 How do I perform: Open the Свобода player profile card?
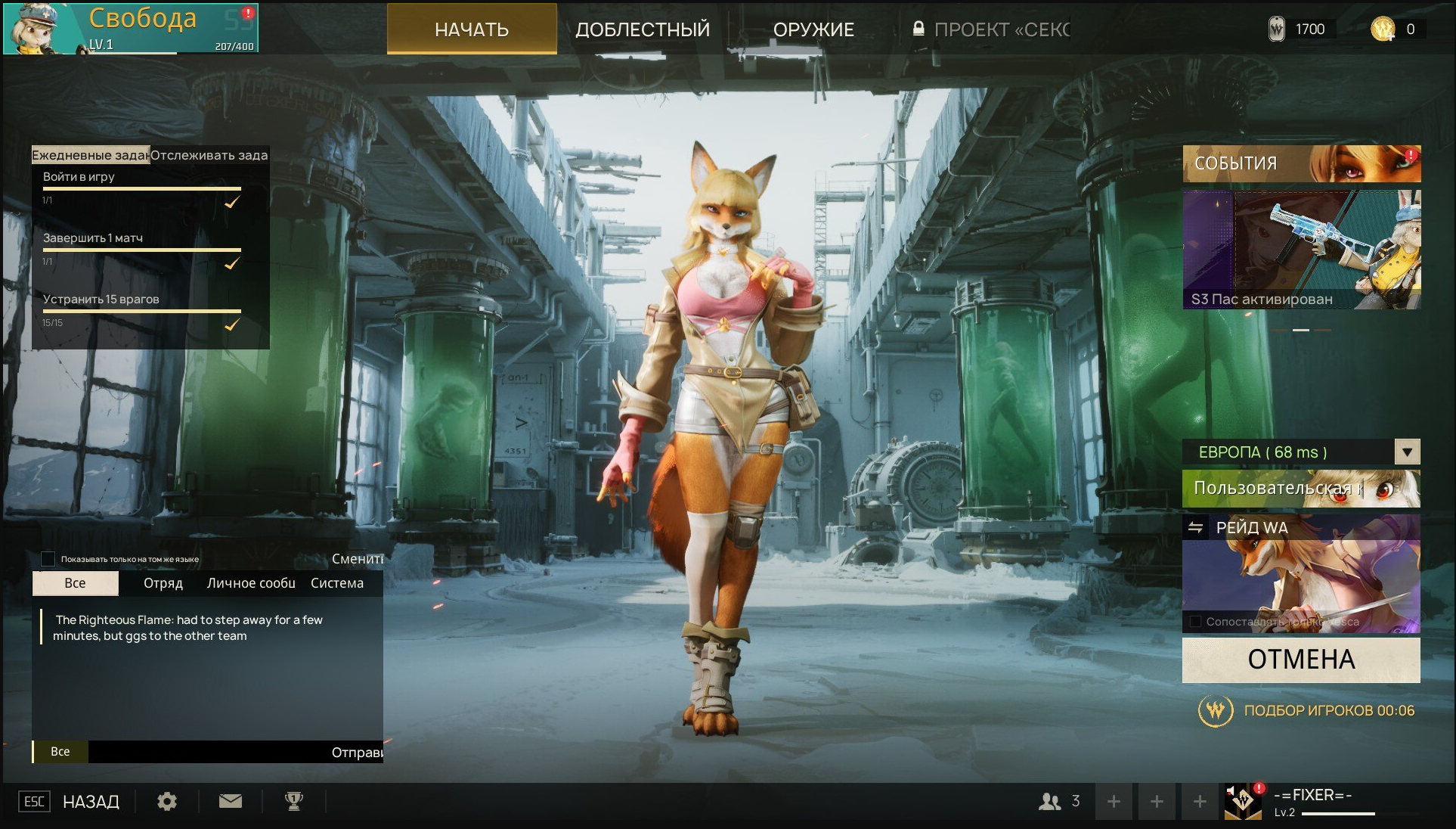(x=131, y=28)
